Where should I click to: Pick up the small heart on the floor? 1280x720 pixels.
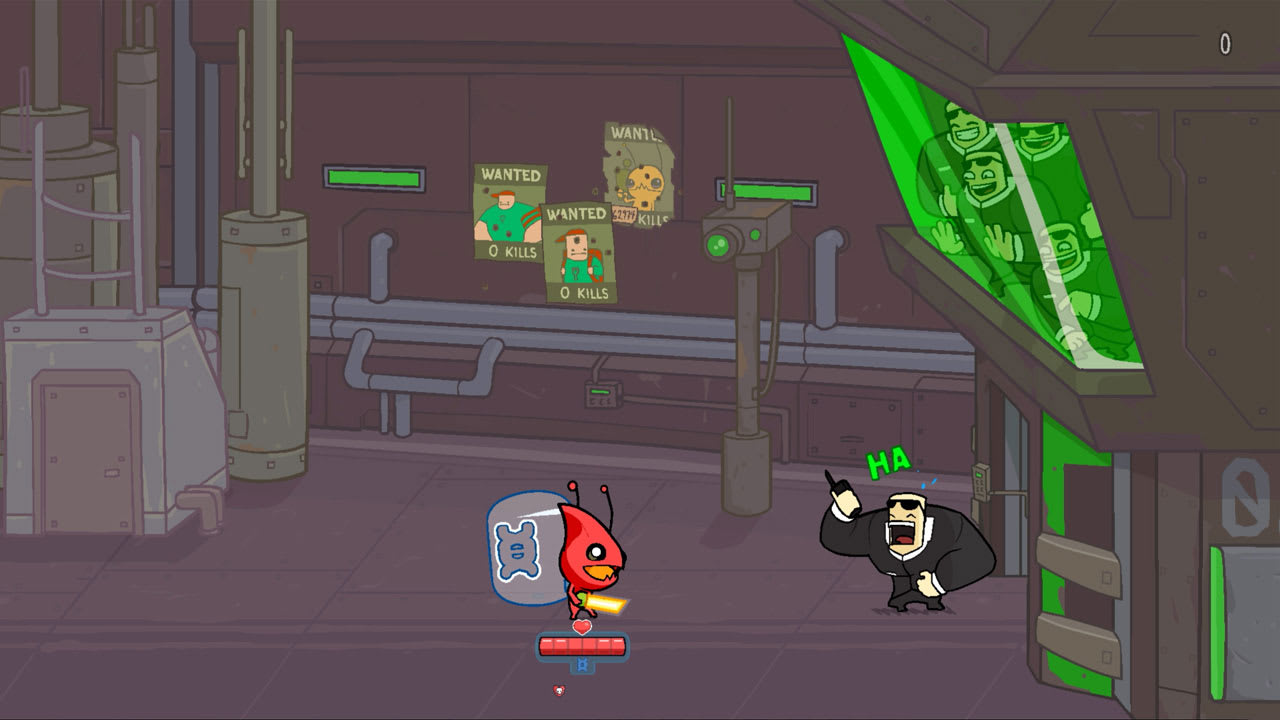[558, 689]
